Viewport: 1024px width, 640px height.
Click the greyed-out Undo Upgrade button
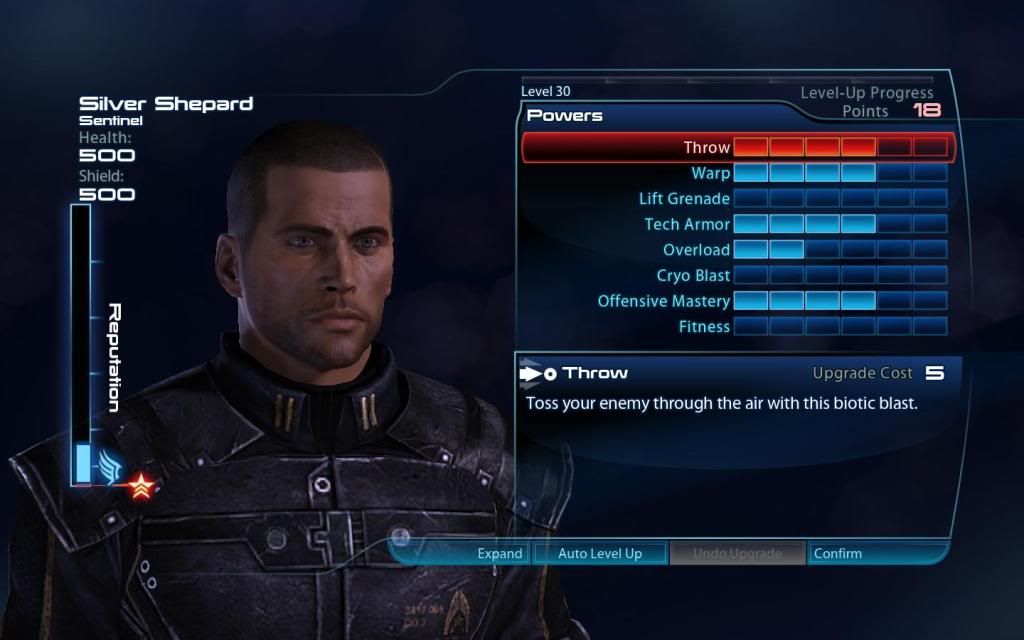[737, 553]
